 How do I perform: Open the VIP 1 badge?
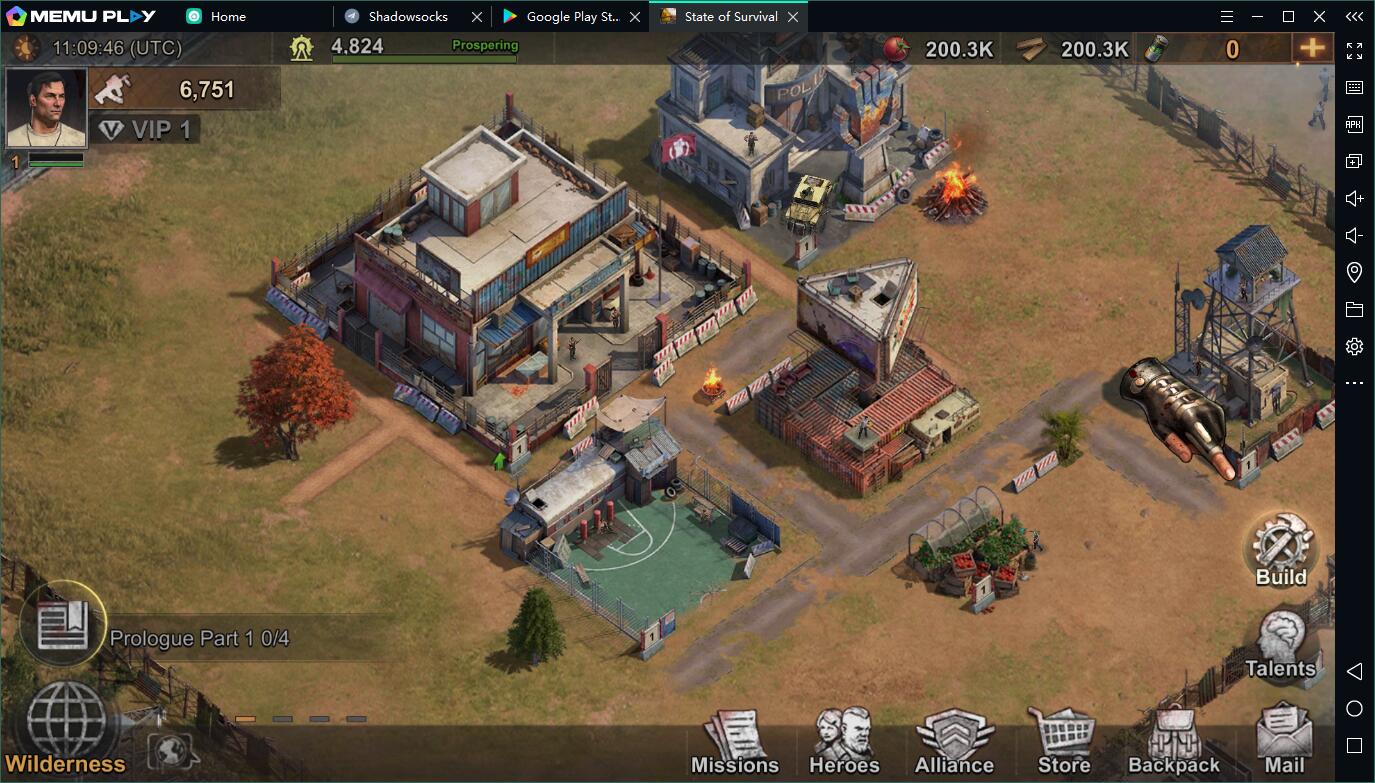click(x=146, y=129)
